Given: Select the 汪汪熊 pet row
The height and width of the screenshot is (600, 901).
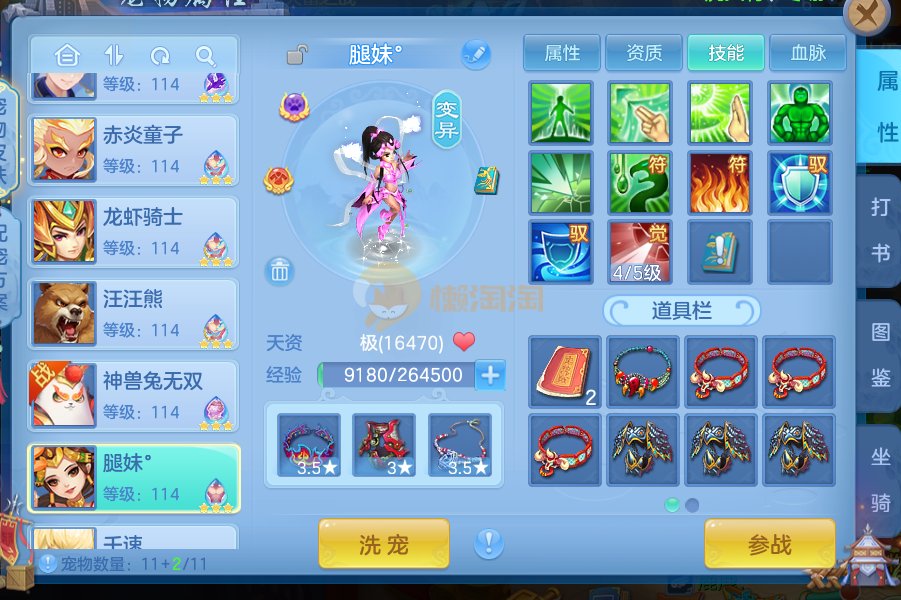Looking at the screenshot, I should 133,314.
